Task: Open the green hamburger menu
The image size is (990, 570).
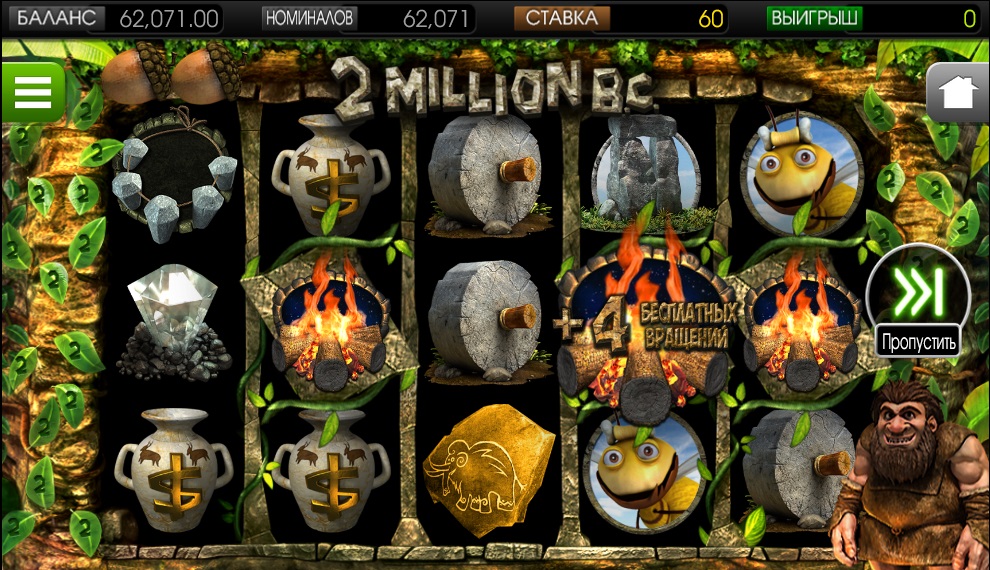Action: (32, 92)
